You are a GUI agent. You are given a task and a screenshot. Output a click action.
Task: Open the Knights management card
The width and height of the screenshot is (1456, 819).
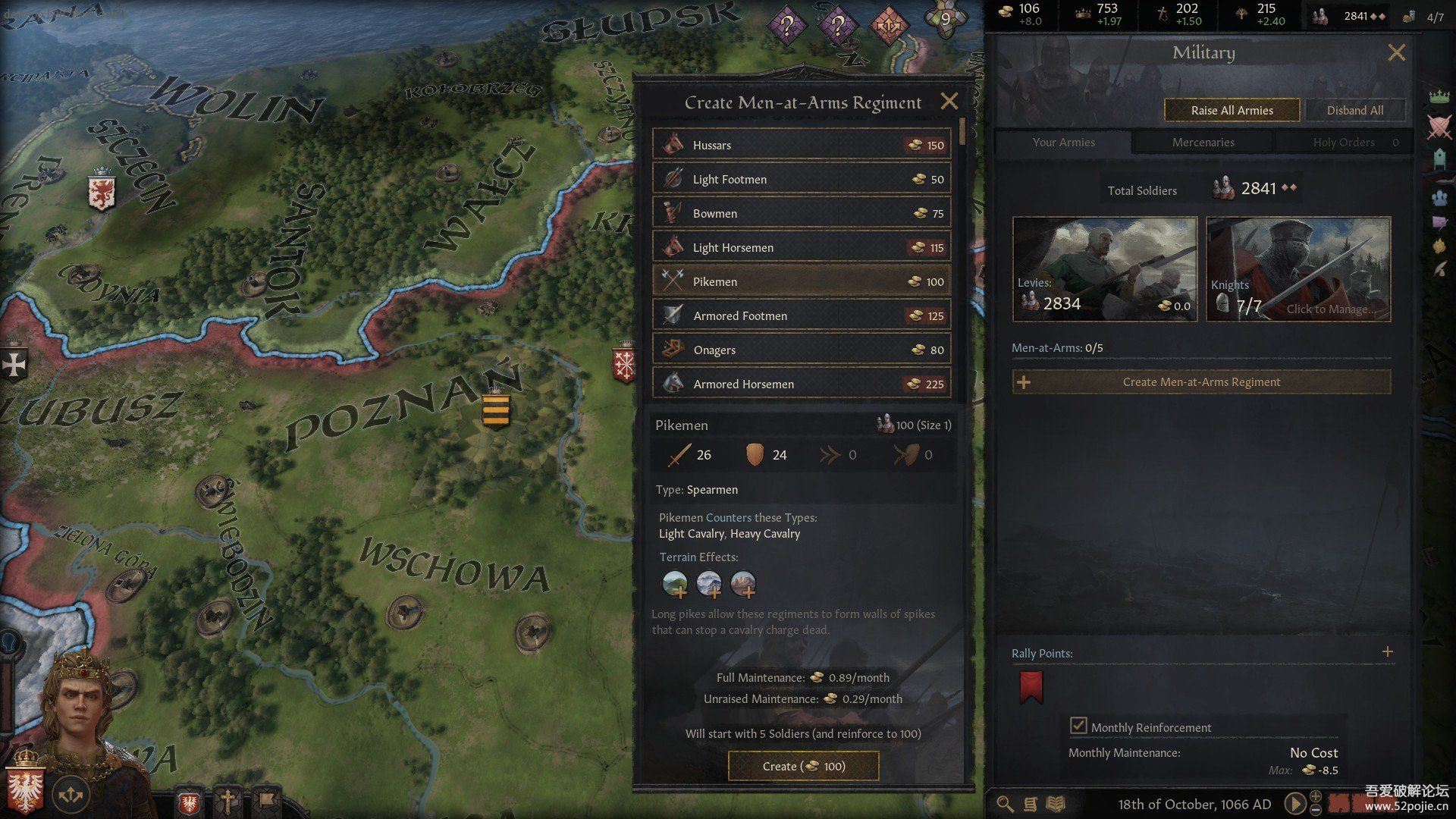(x=1298, y=269)
